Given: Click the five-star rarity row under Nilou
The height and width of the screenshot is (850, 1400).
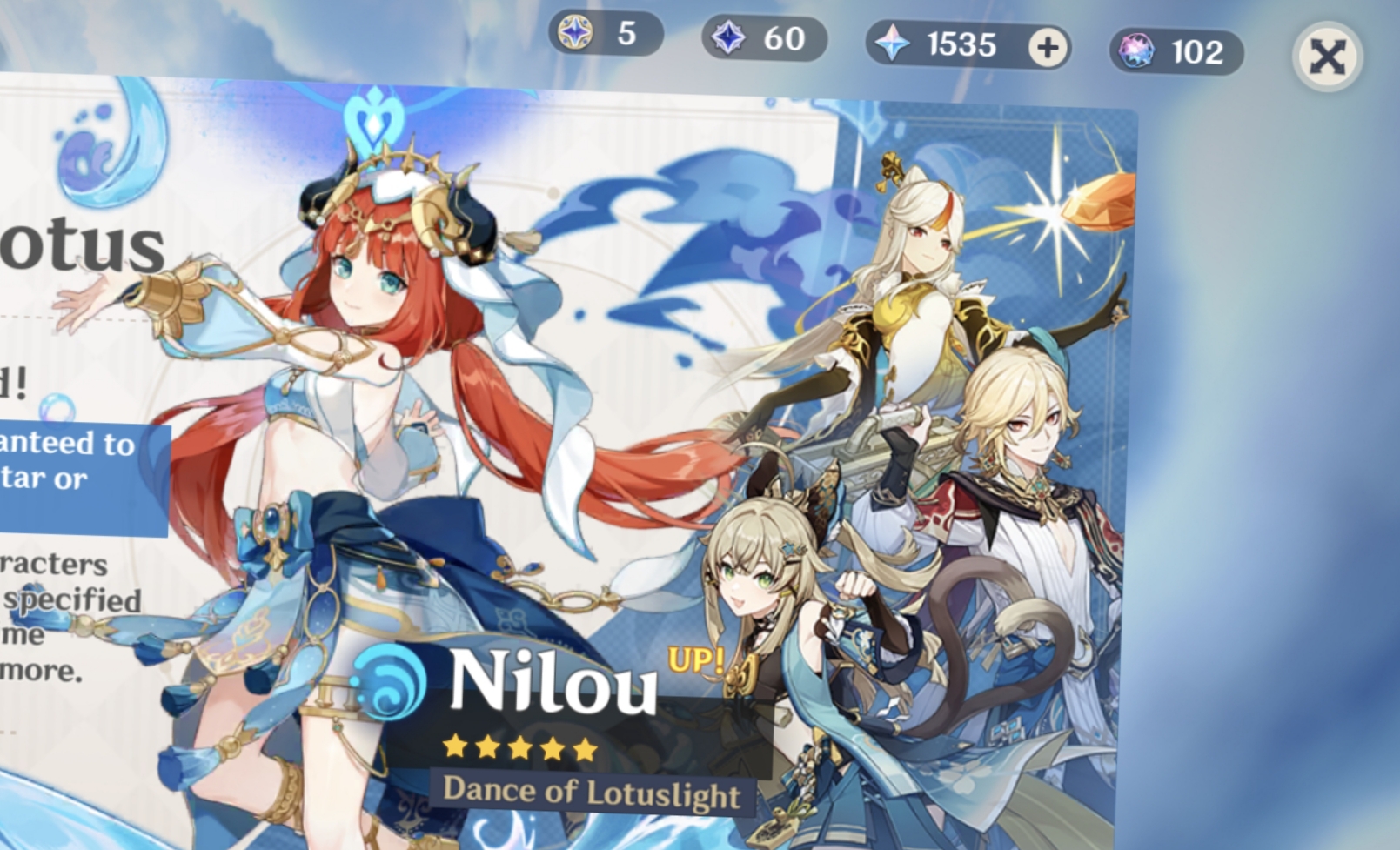Looking at the screenshot, I should click(518, 746).
